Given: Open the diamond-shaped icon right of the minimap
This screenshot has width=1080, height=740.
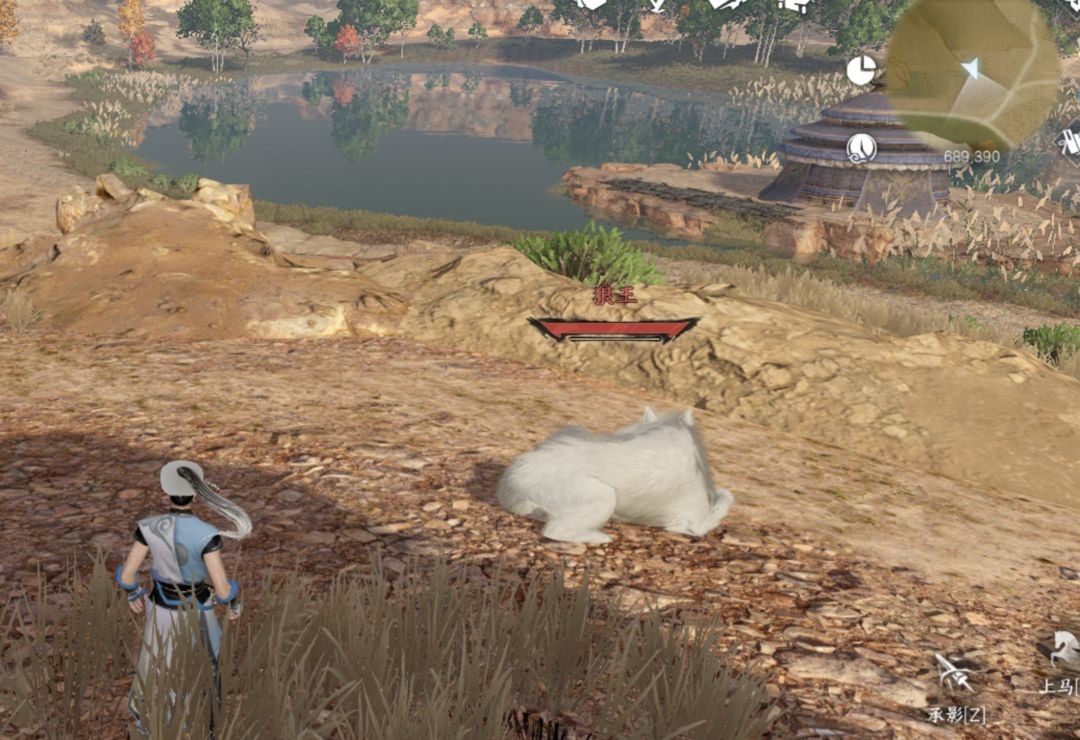Looking at the screenshot, I should tap(1069, 141).
